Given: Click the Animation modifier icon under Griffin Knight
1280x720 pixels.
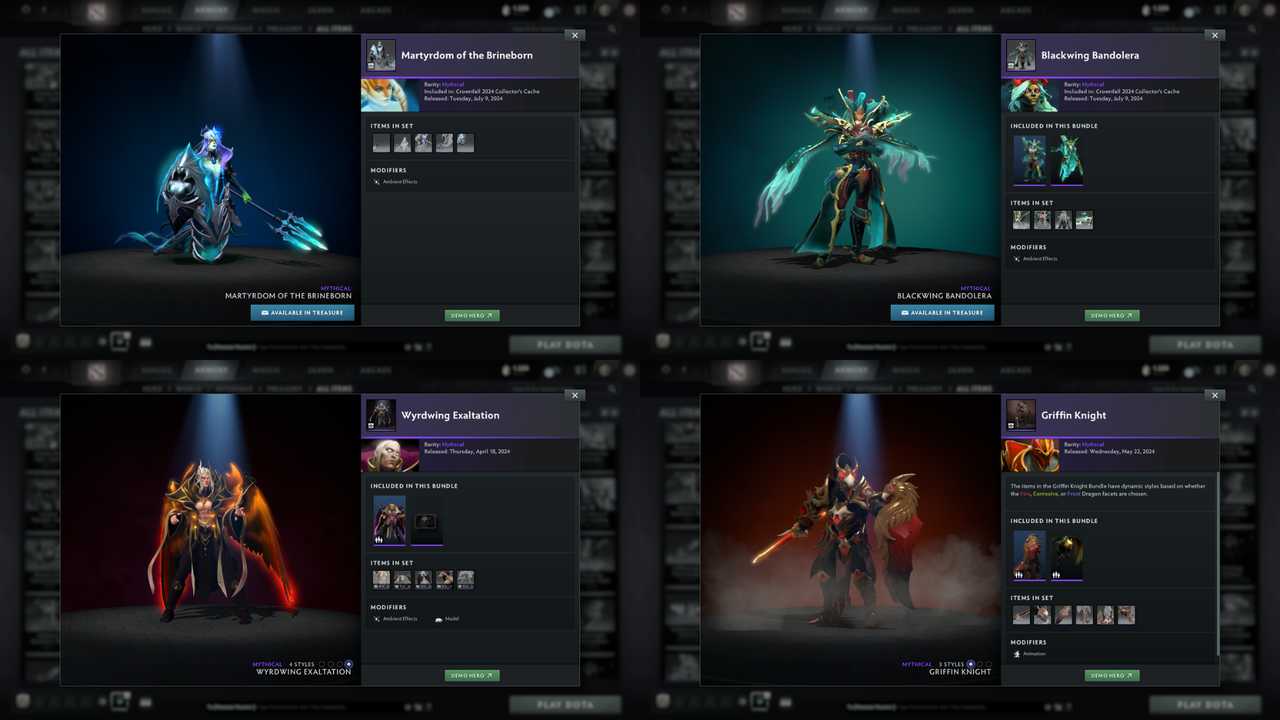Looking at the screenshot, I should click(1016, 654).
